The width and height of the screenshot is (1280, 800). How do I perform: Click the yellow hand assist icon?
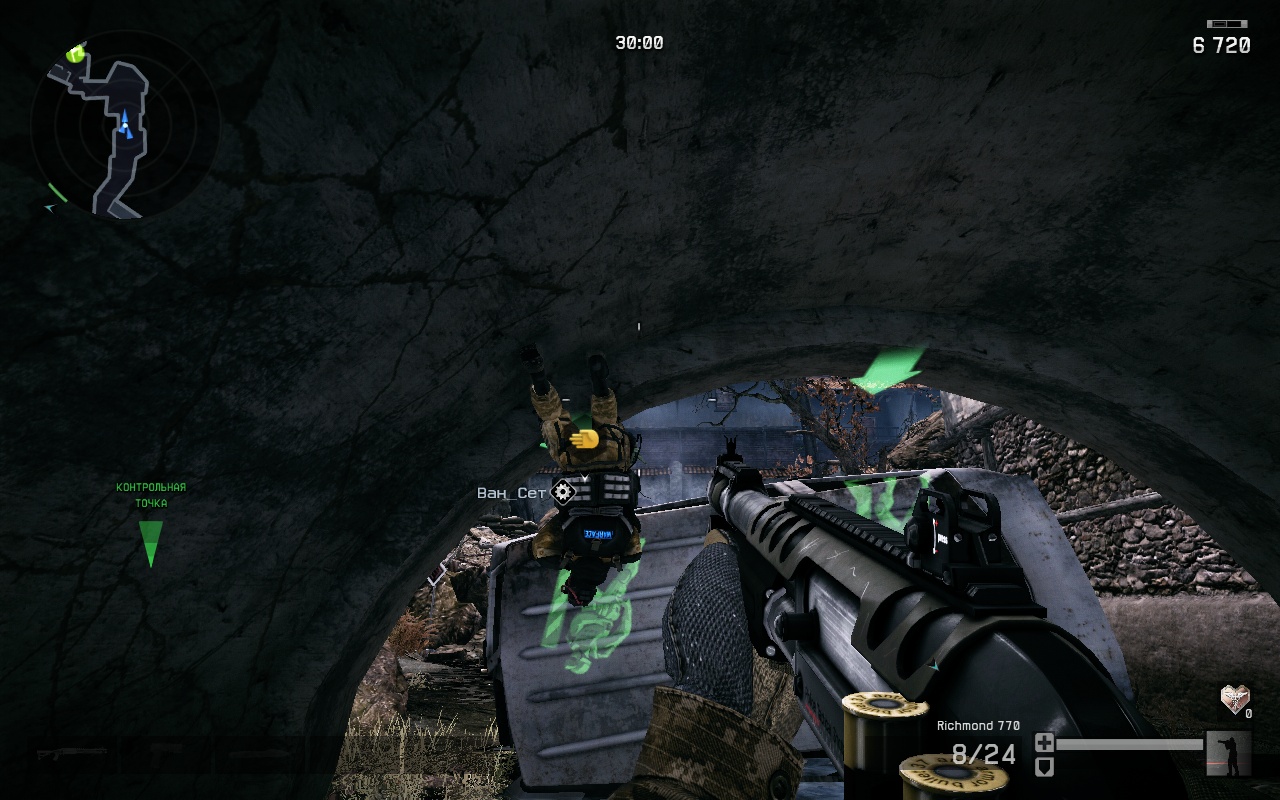point(583,438)
